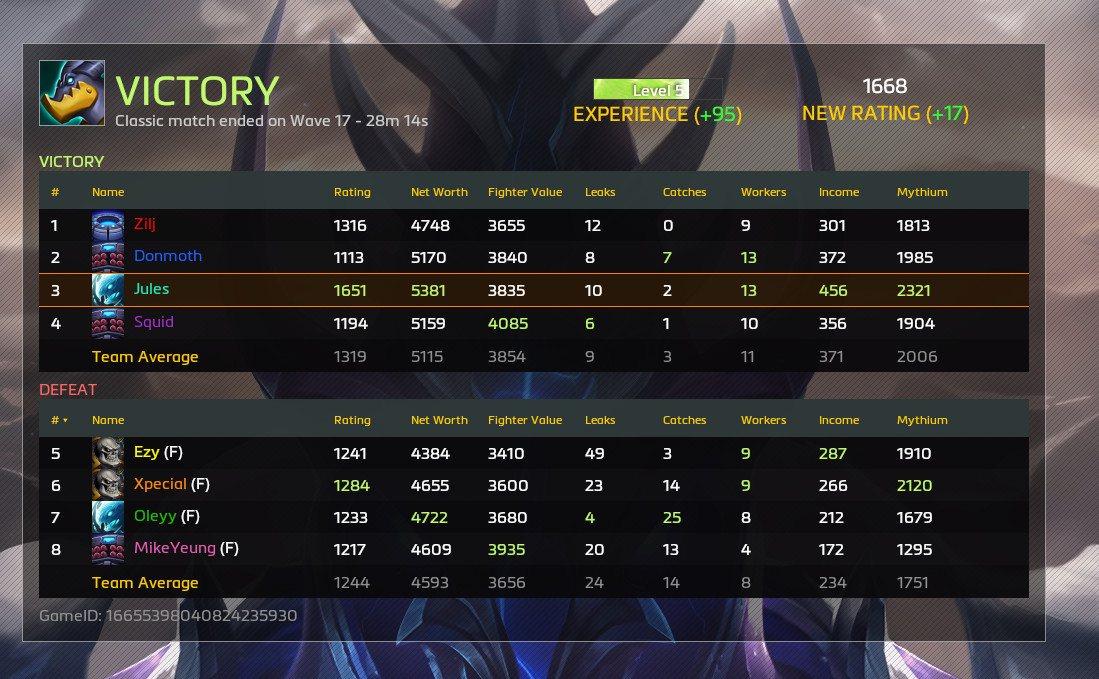Click the defeat table's # sort header
This screenshot has height=679, width=1099.
click(59, 420)
